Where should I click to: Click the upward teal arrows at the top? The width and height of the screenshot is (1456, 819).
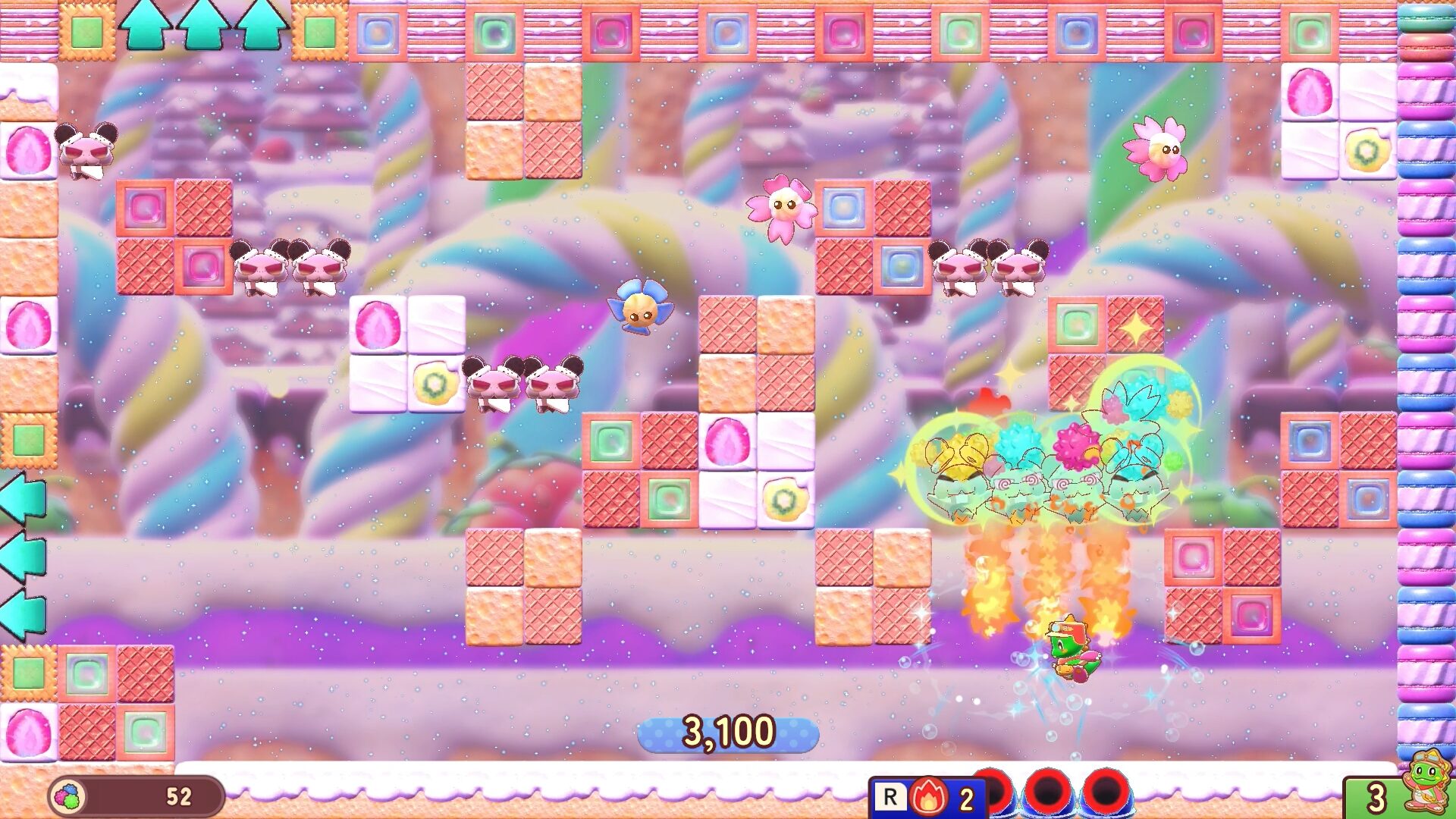[205, 23]
